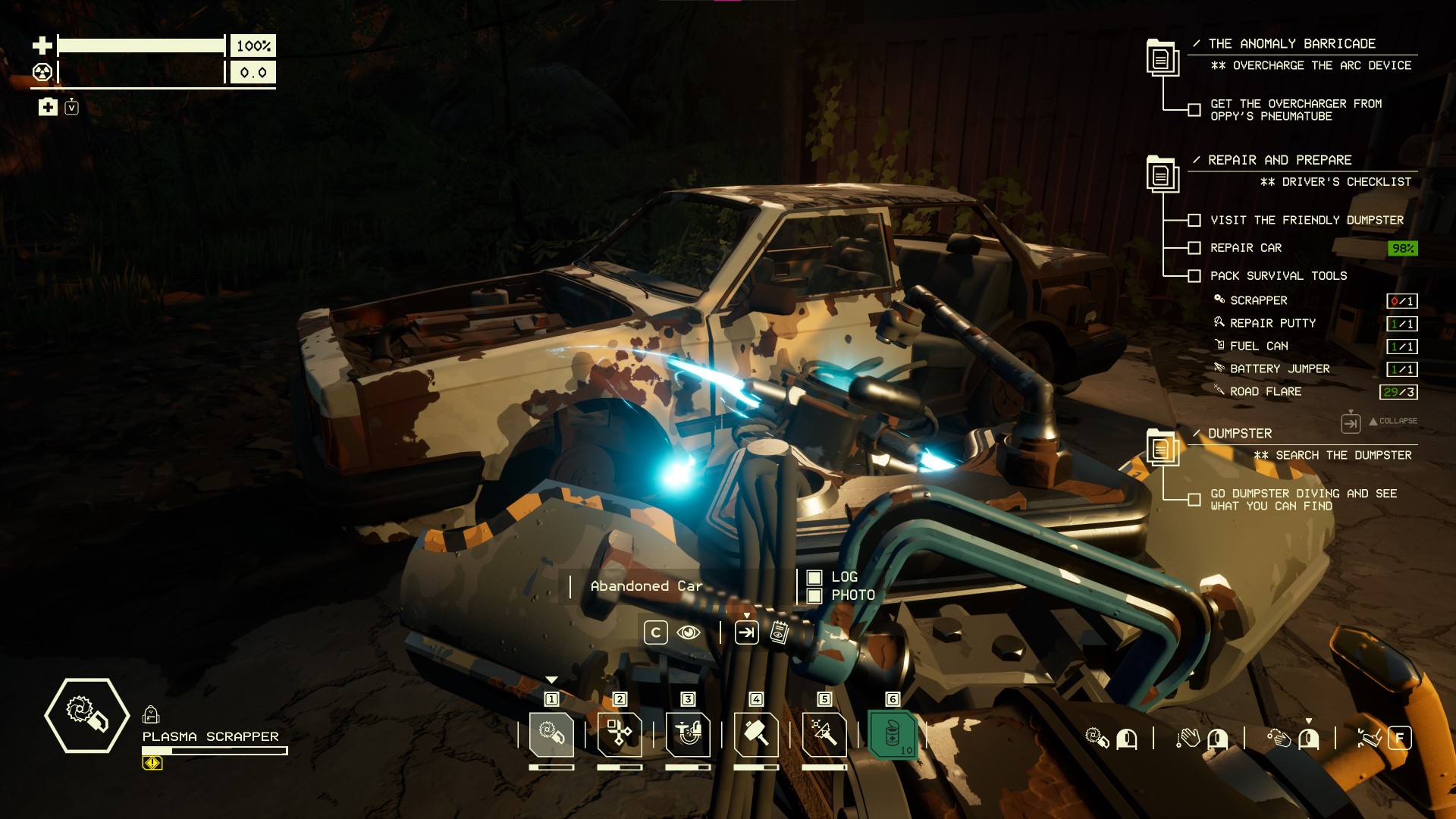1456x819 pixels.
Task: Select the hammer tool slot
Action: click(x=756, y=734)
